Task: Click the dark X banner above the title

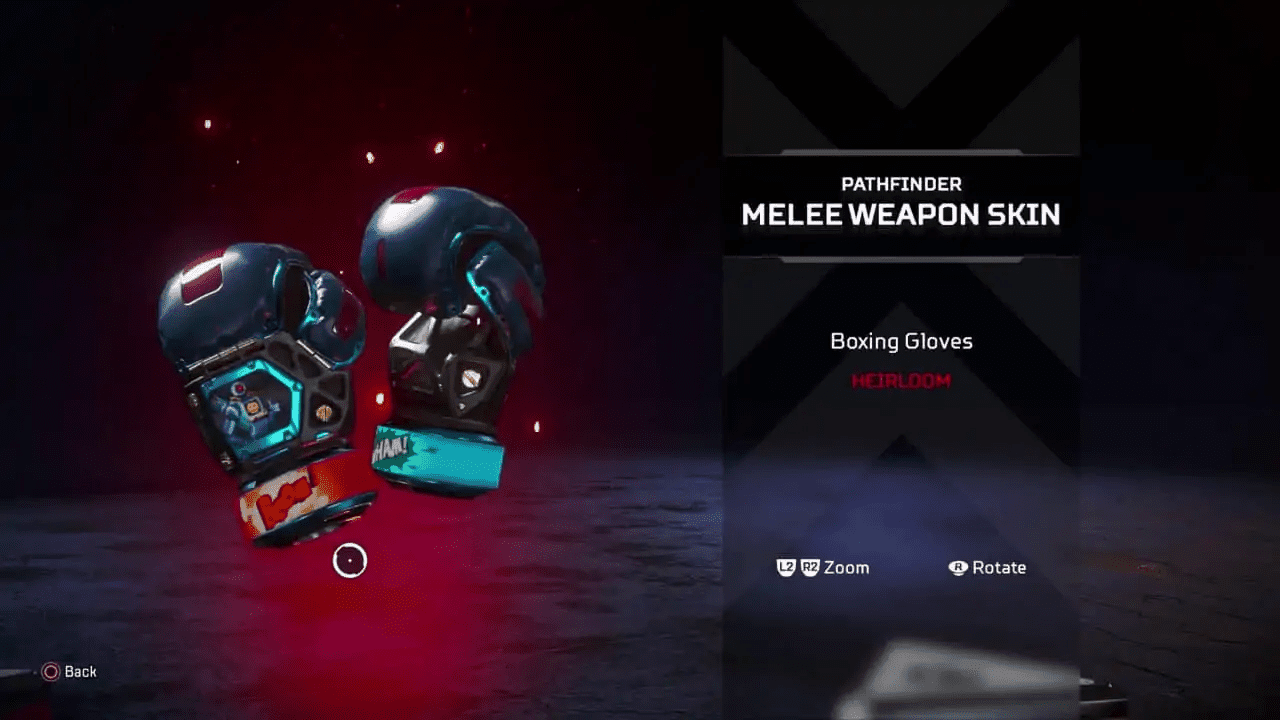Action: (899, 100)
